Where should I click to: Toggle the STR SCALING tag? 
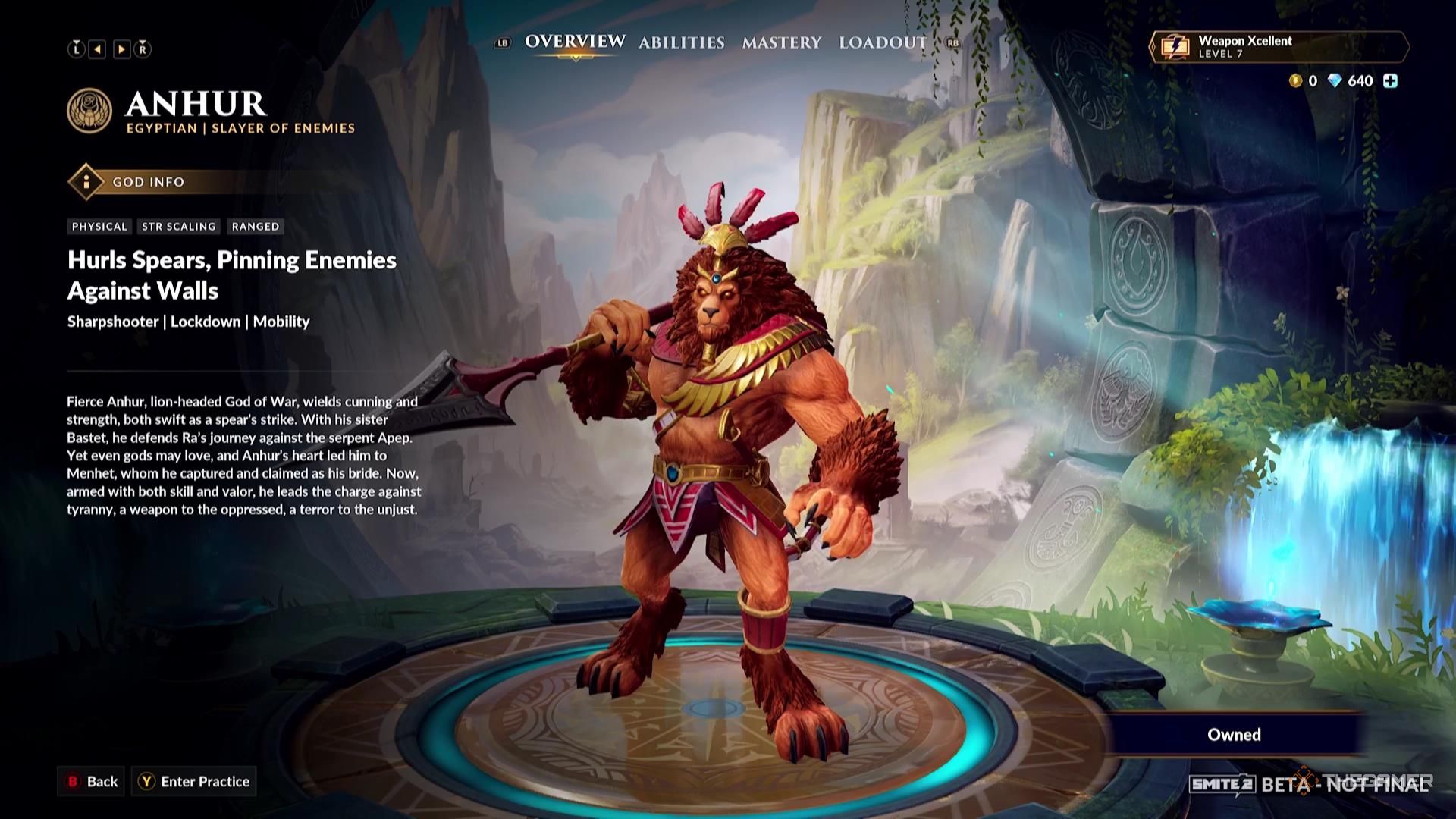click(x=178, y=226)
